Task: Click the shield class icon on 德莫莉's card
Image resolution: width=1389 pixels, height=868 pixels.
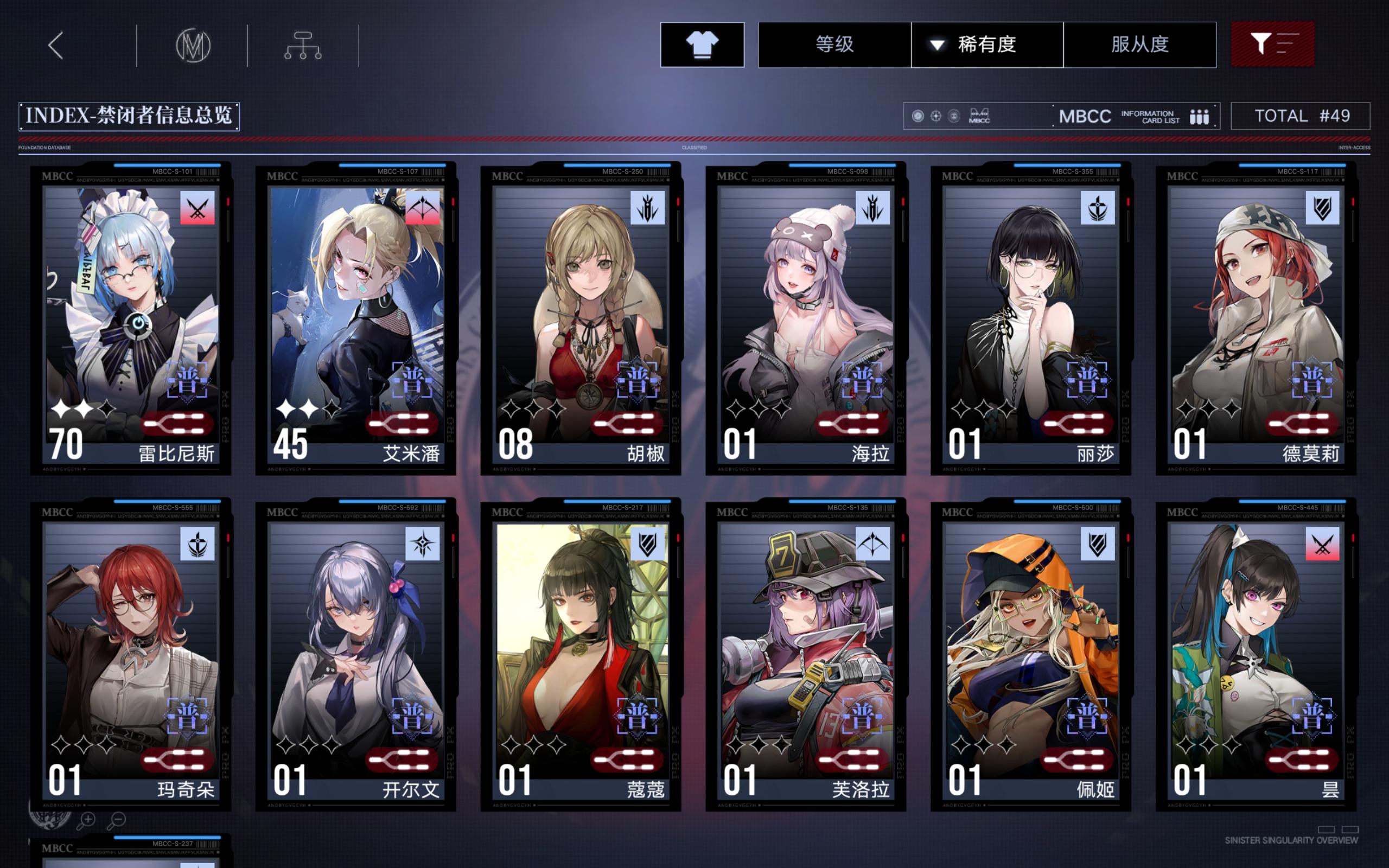Action: click(x=1323, y=209)
